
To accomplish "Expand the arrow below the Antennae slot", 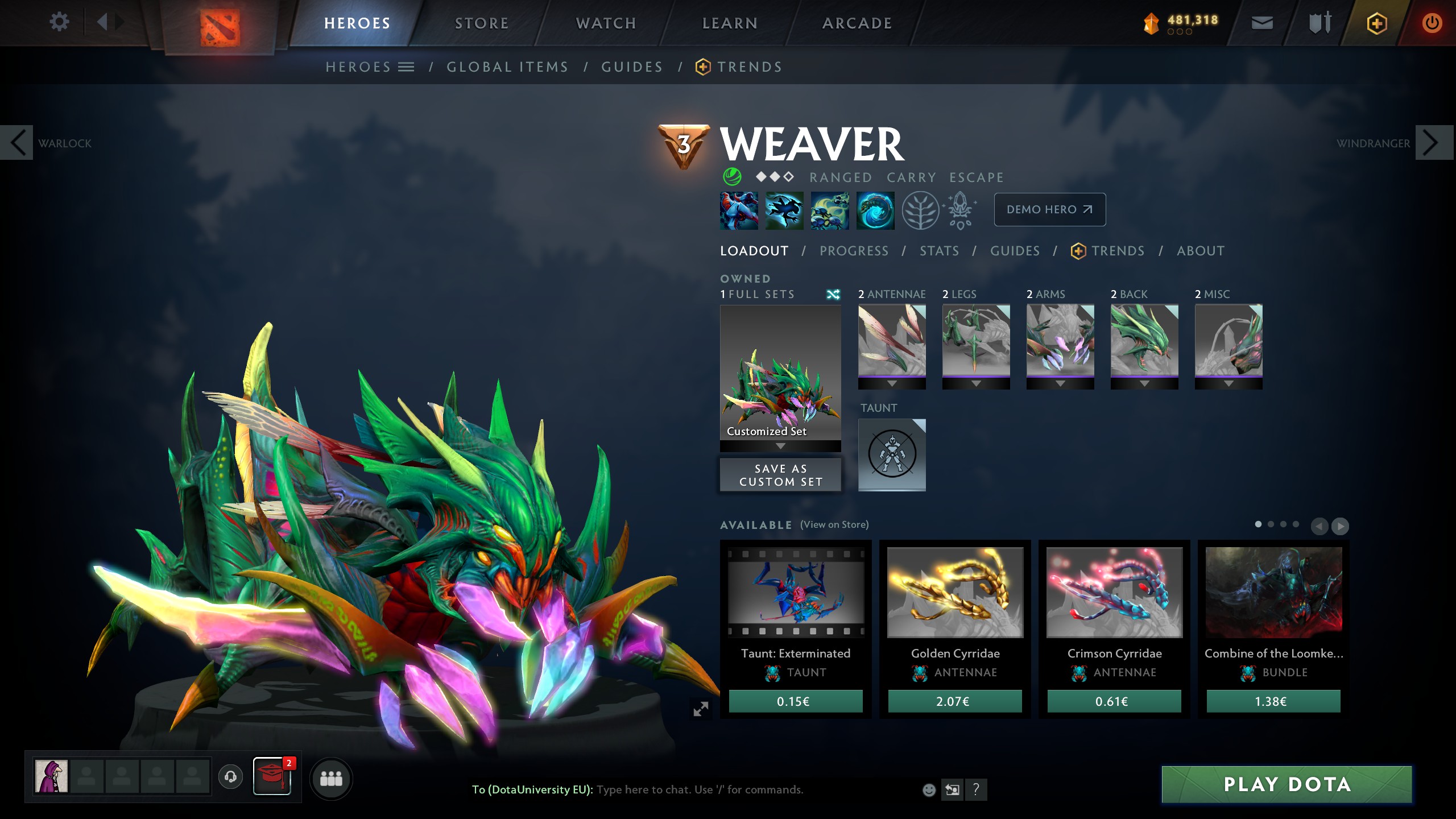I will (x=892, y=383).
